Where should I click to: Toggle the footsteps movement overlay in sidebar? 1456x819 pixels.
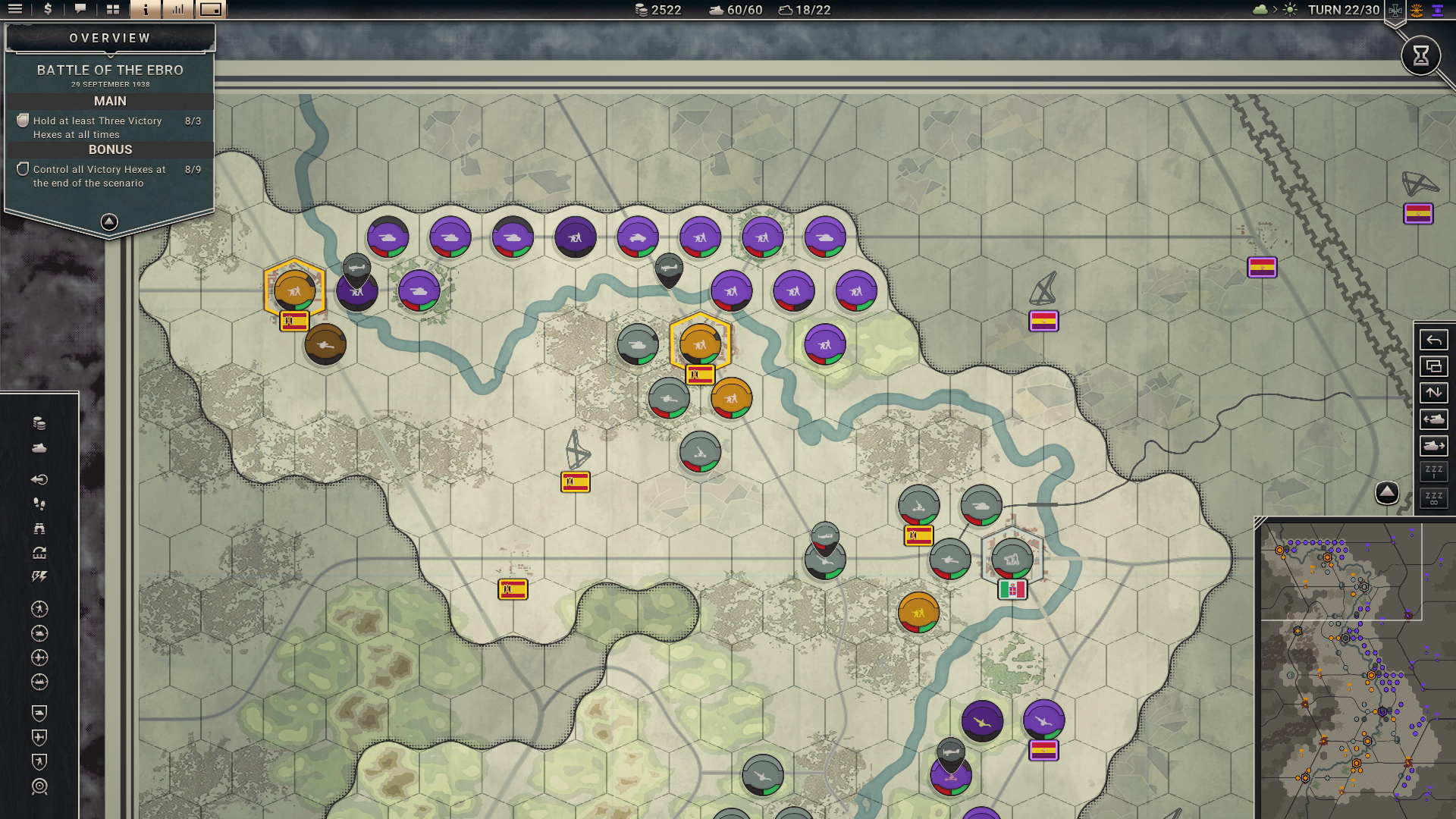click(x=38, y=504)
